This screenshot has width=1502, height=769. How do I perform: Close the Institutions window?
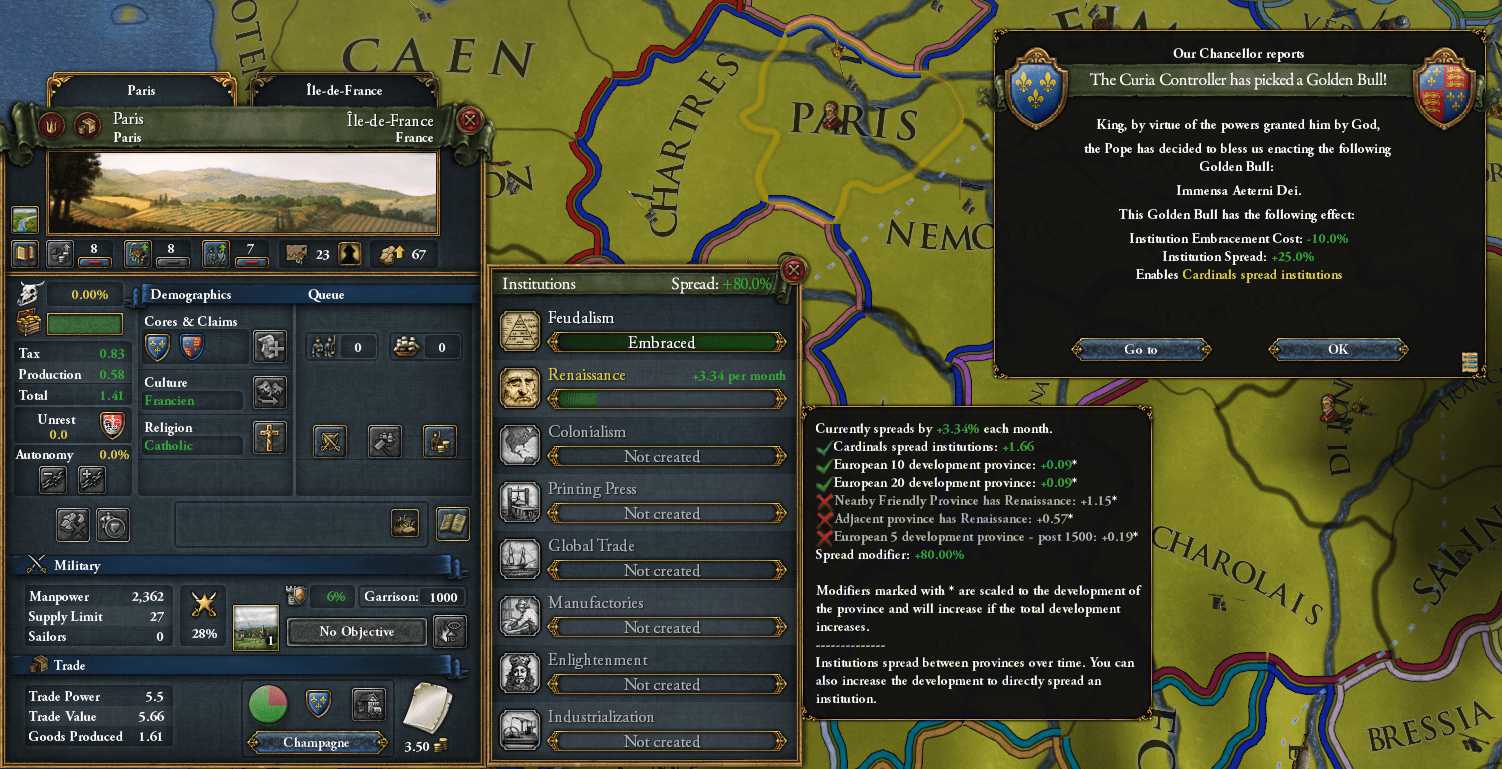[794, 270]
